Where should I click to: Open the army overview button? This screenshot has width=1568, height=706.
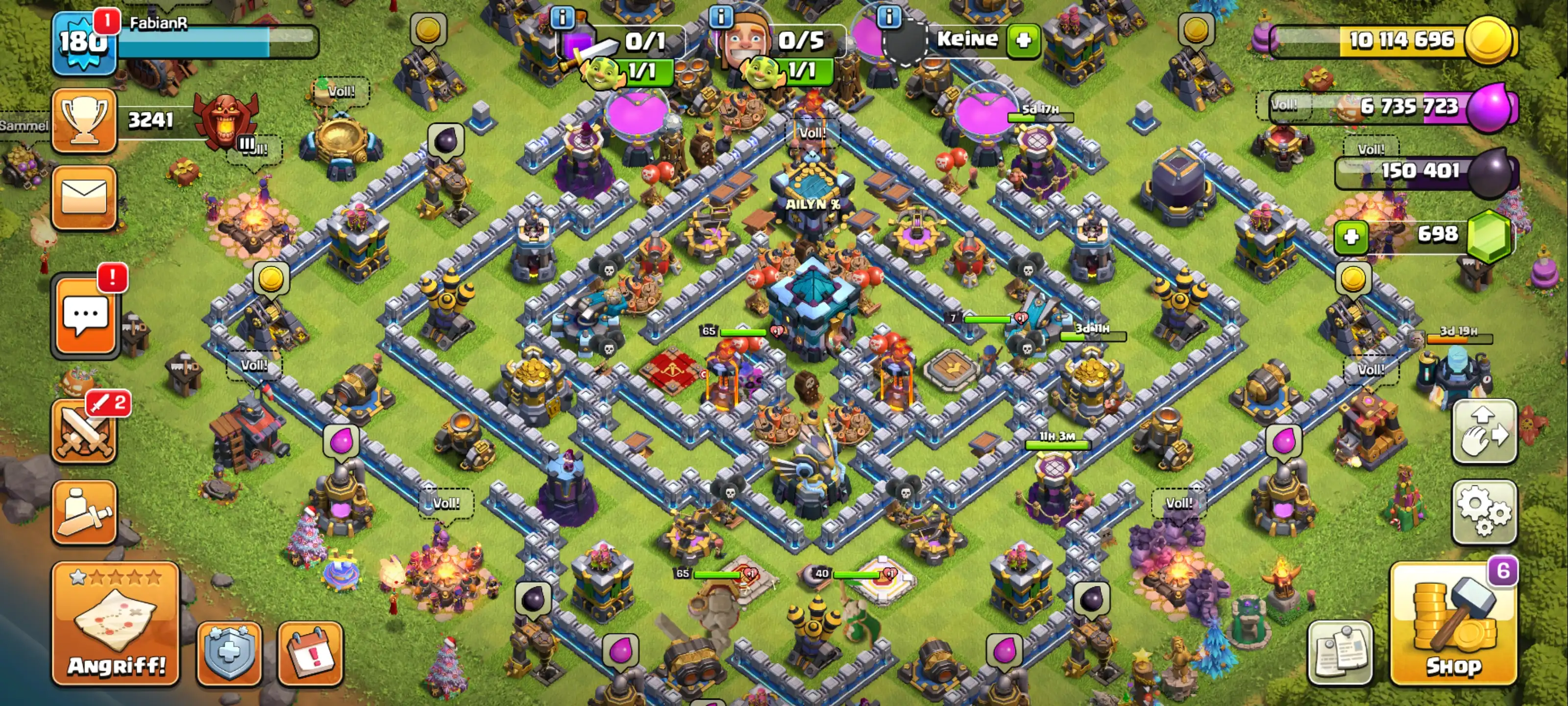click(84, 512)
